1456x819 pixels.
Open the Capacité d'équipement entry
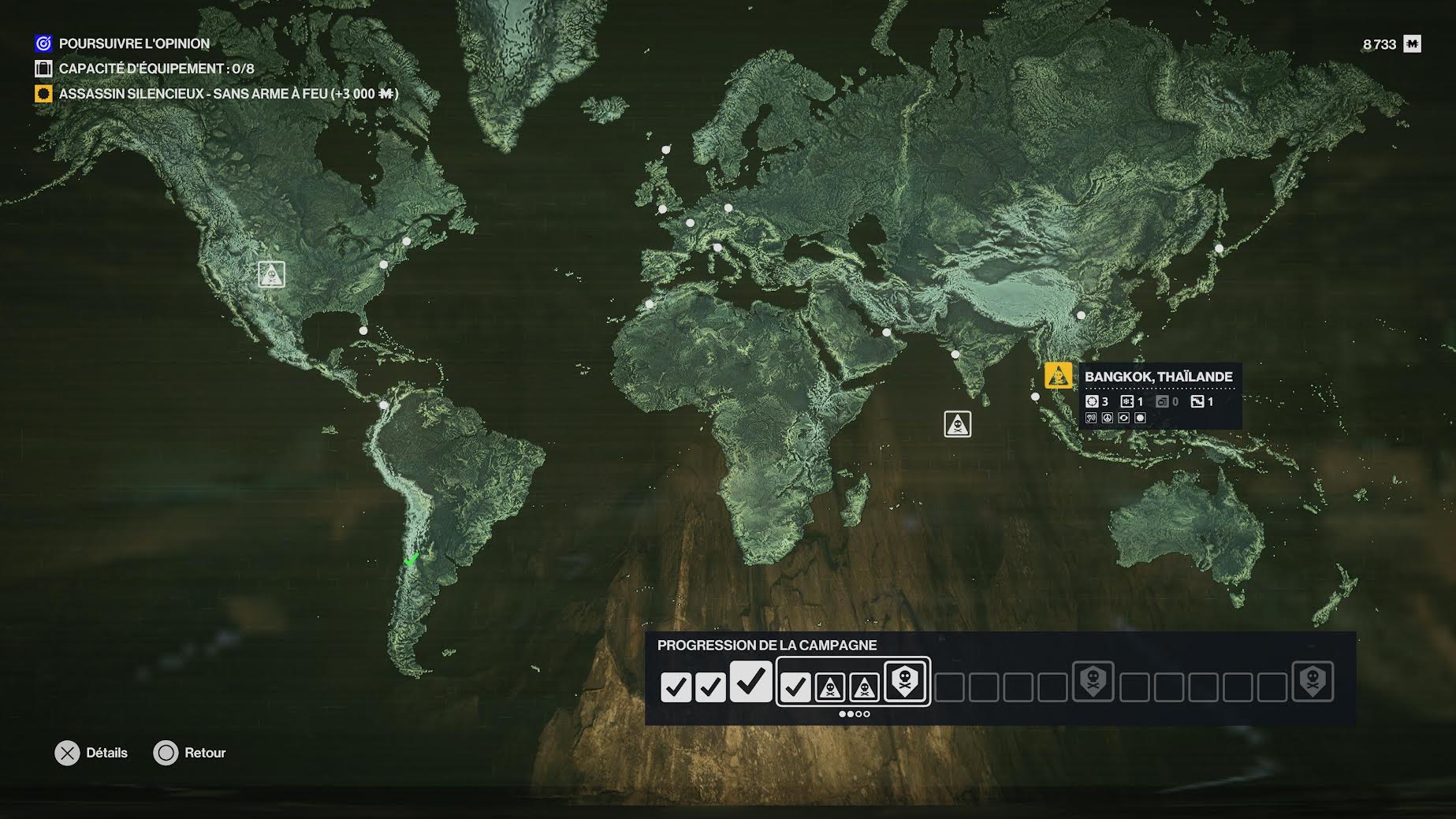(x=156, y=69)
